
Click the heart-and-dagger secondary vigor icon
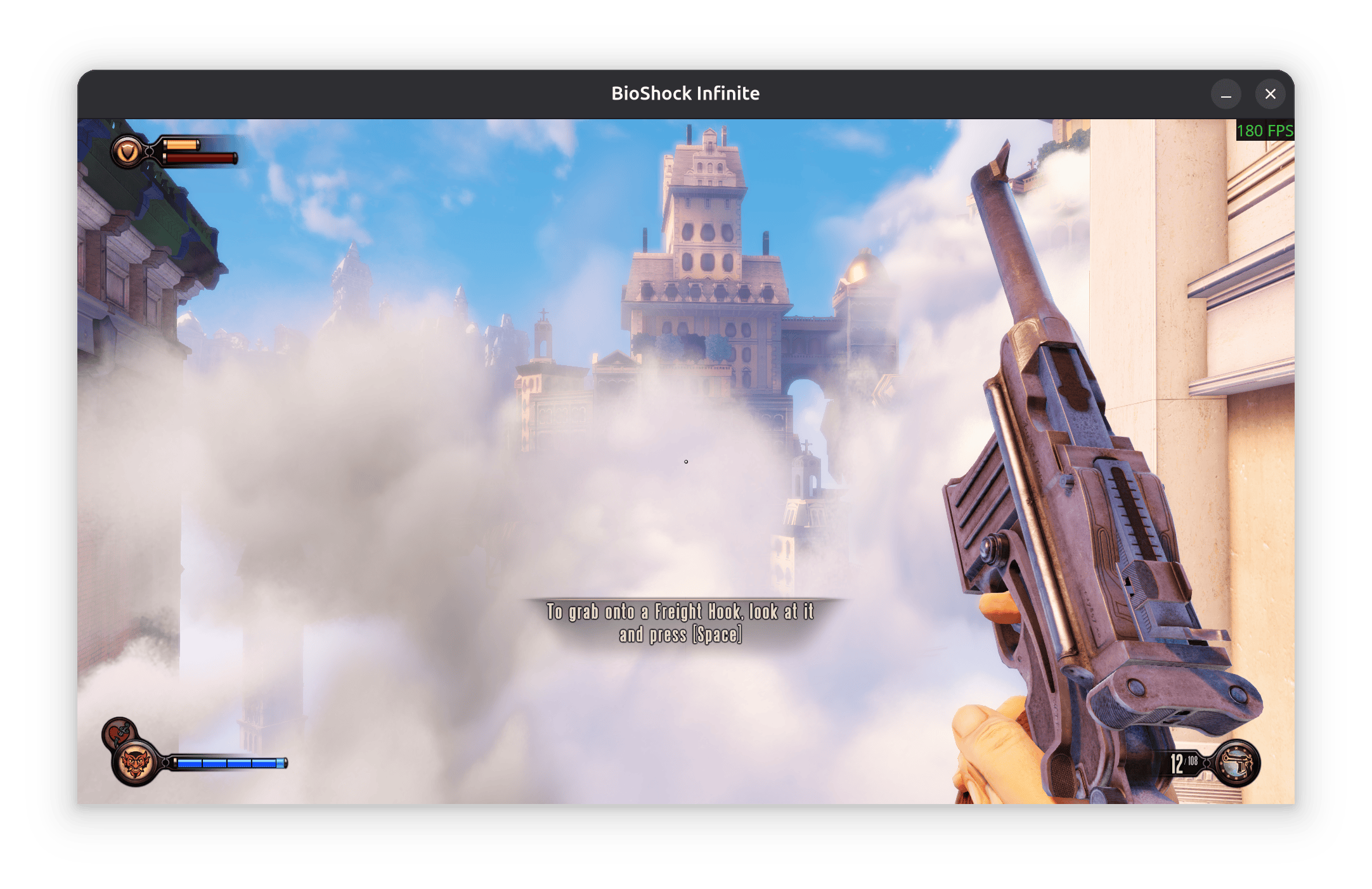click(x=117, y=732)
